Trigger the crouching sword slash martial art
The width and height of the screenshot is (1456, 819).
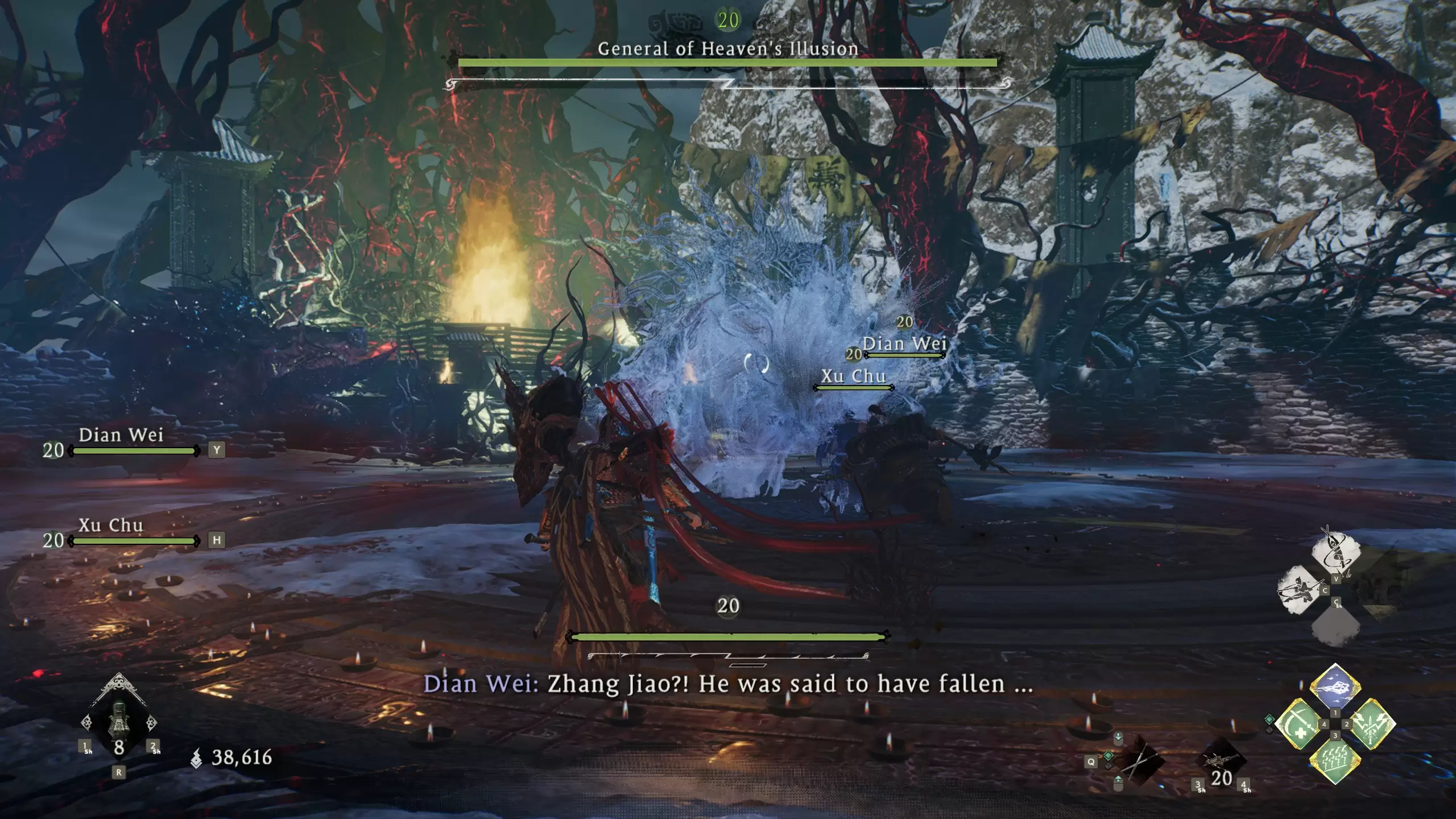pyautogui.click(x=1300, y=590)
